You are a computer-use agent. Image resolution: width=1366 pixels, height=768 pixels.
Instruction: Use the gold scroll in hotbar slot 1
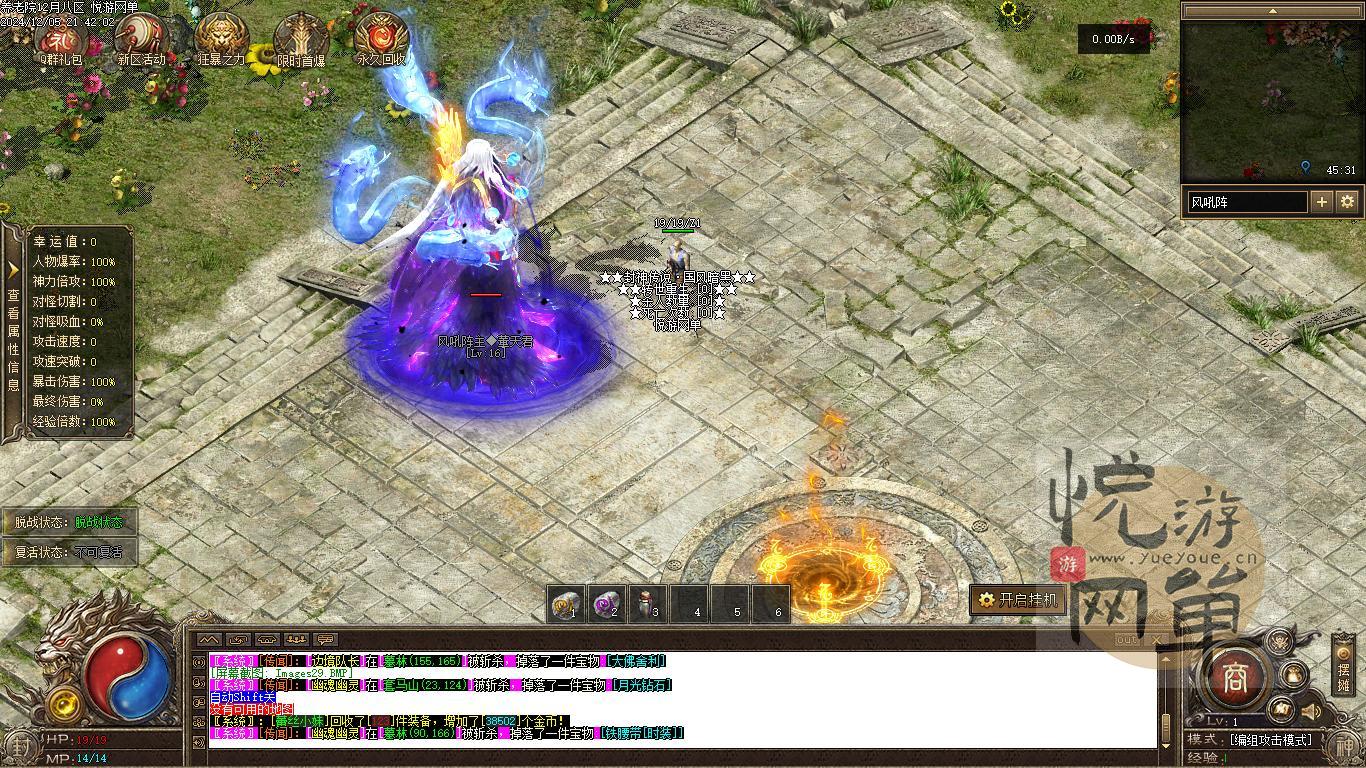coord(567,604)
